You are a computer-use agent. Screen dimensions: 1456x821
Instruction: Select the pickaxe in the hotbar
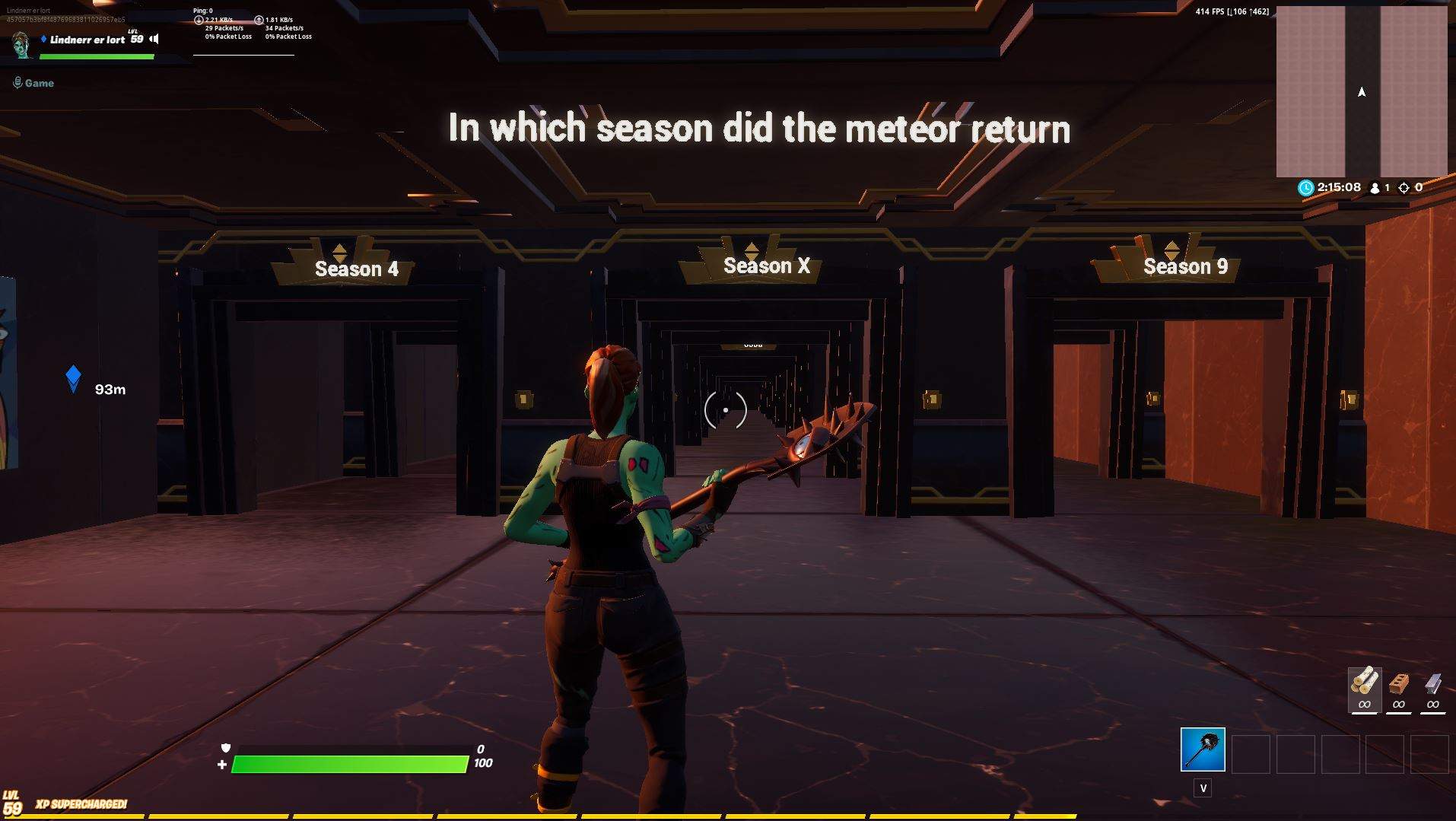point(1203,750)
